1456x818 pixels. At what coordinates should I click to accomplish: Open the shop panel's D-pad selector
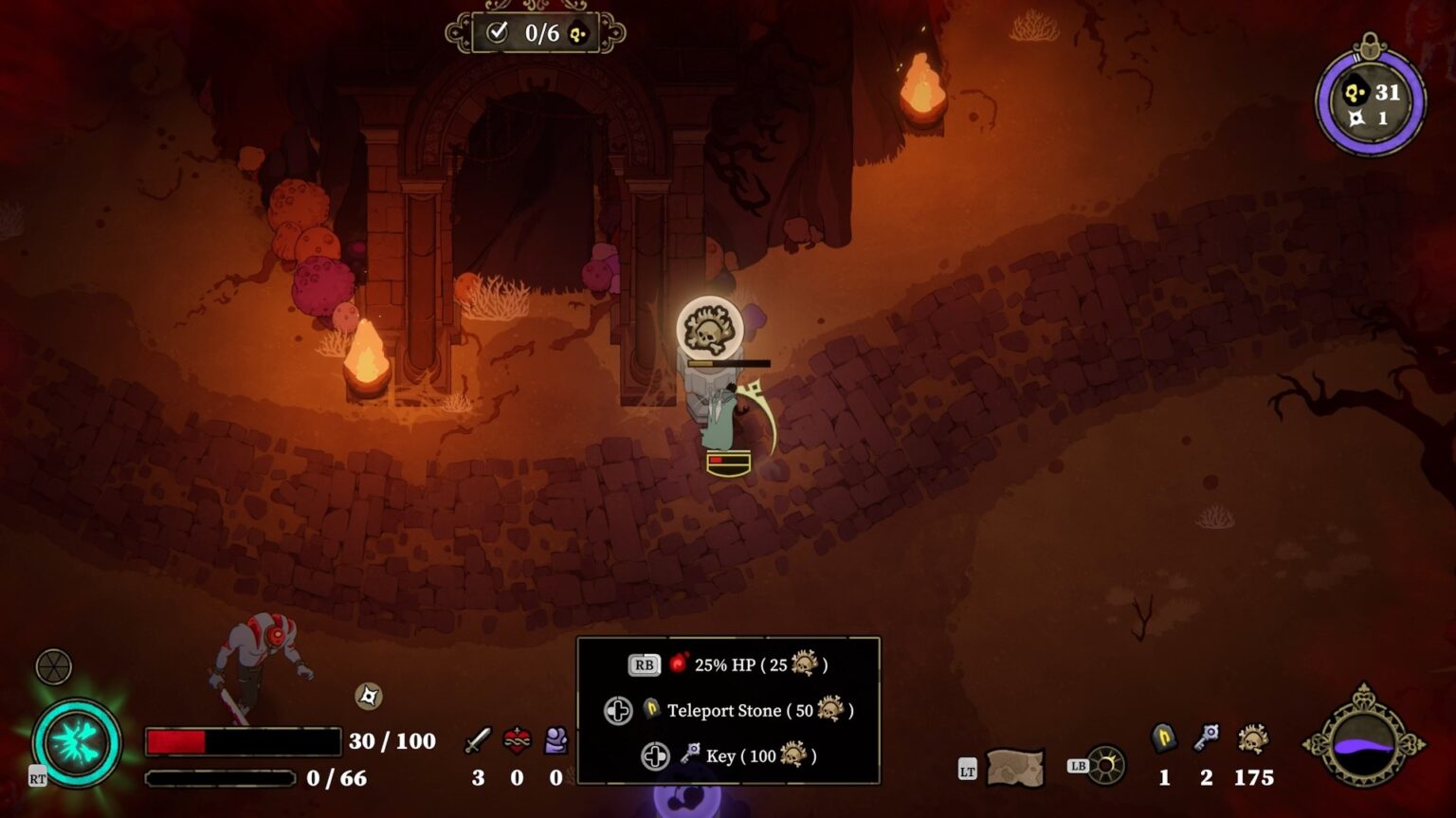[x=619, y=710]
